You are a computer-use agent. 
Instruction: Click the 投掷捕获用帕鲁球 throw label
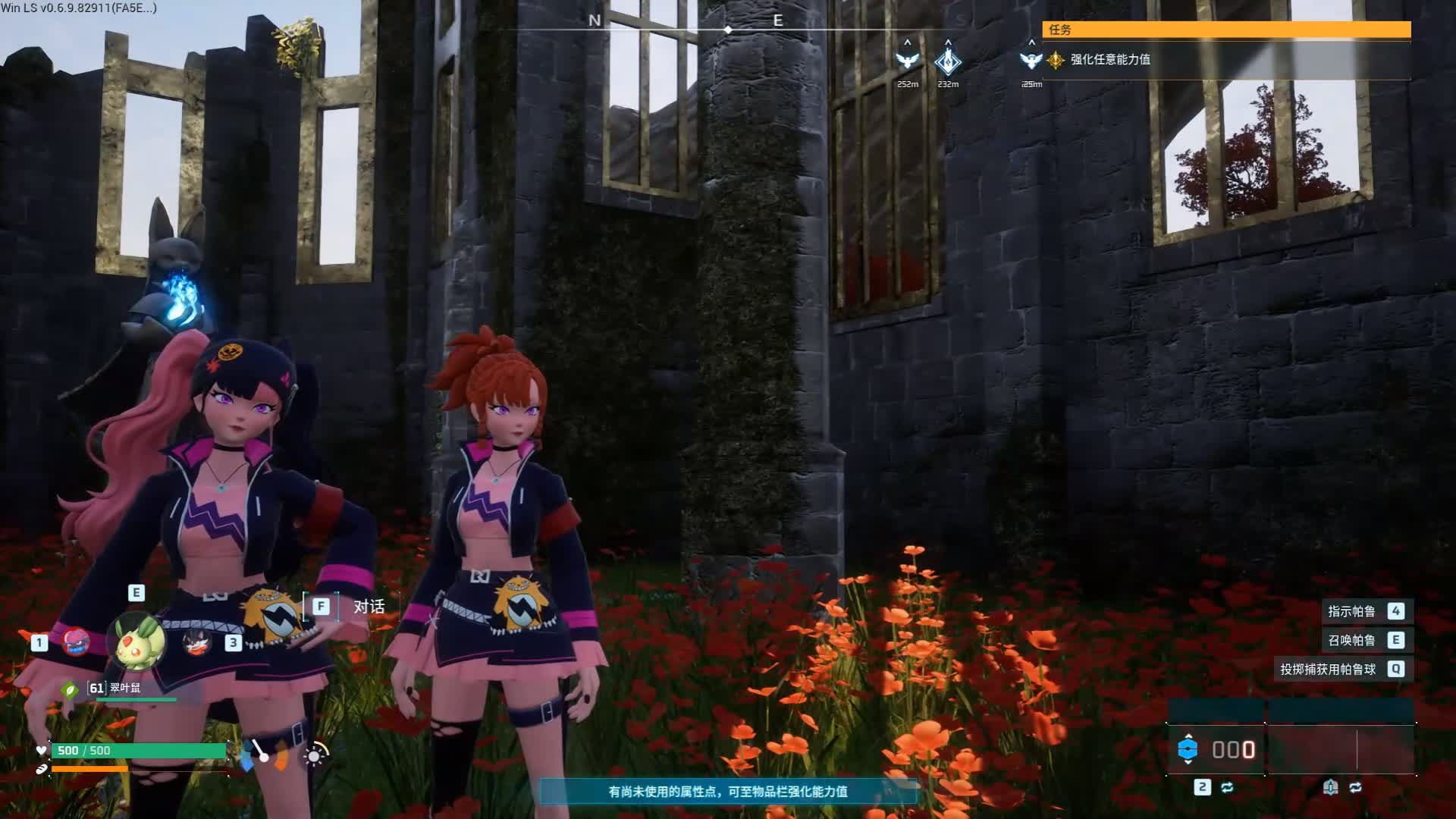click(x=1328, y=669)
